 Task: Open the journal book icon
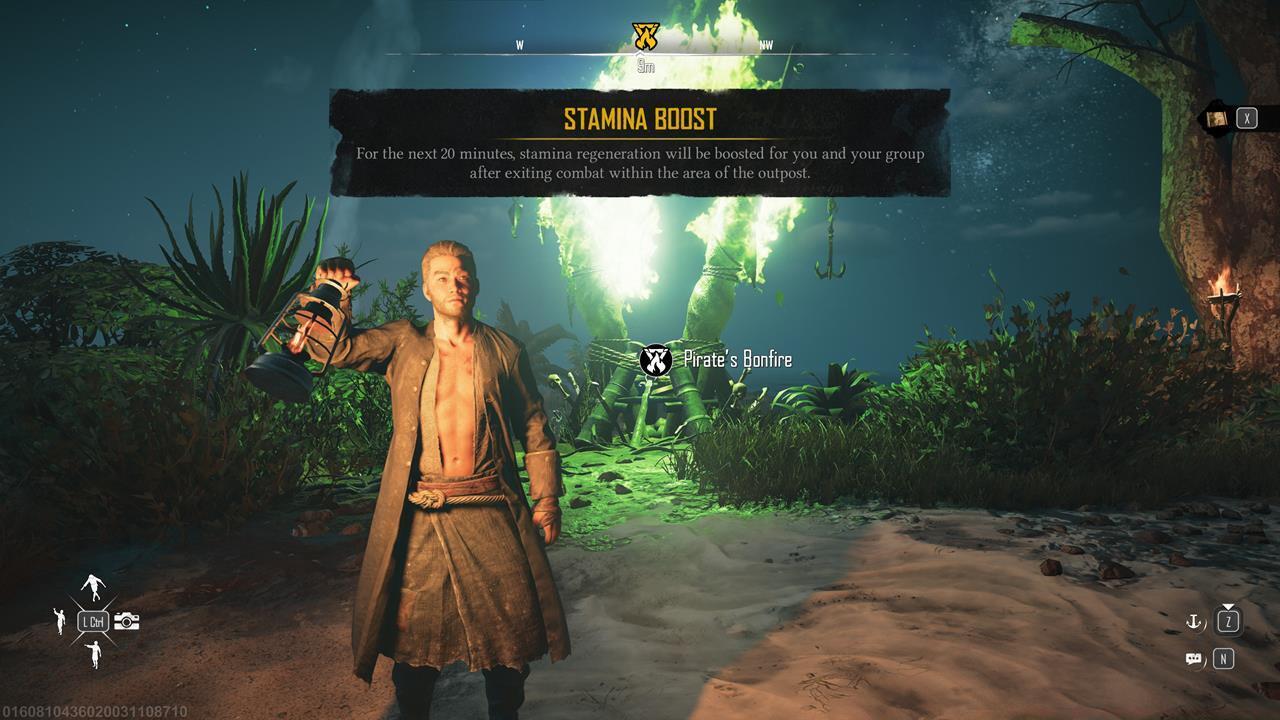point(1216,119)
